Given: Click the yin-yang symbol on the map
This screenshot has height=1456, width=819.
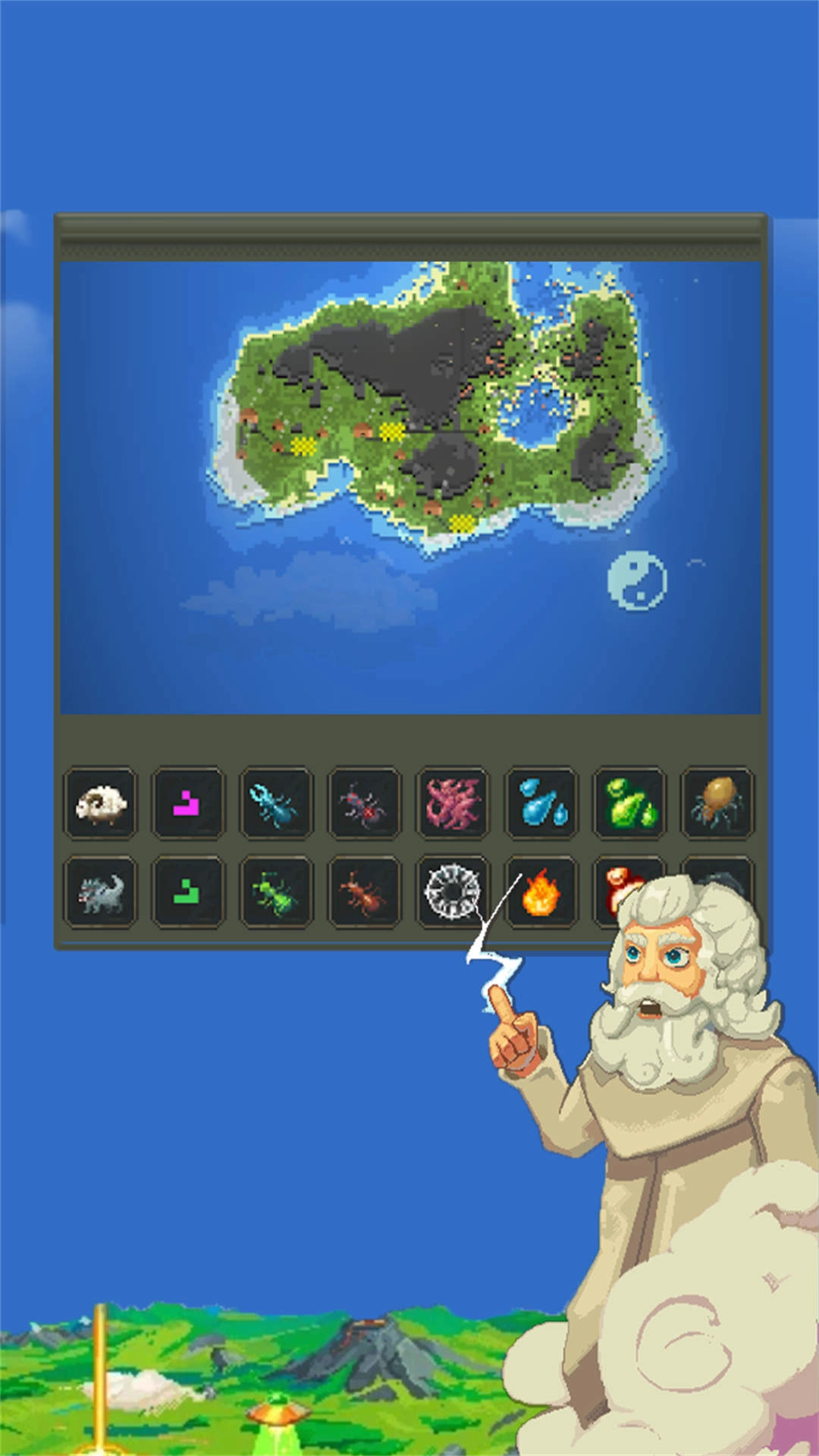Looking at the screenshot, I should click(637, 581).
